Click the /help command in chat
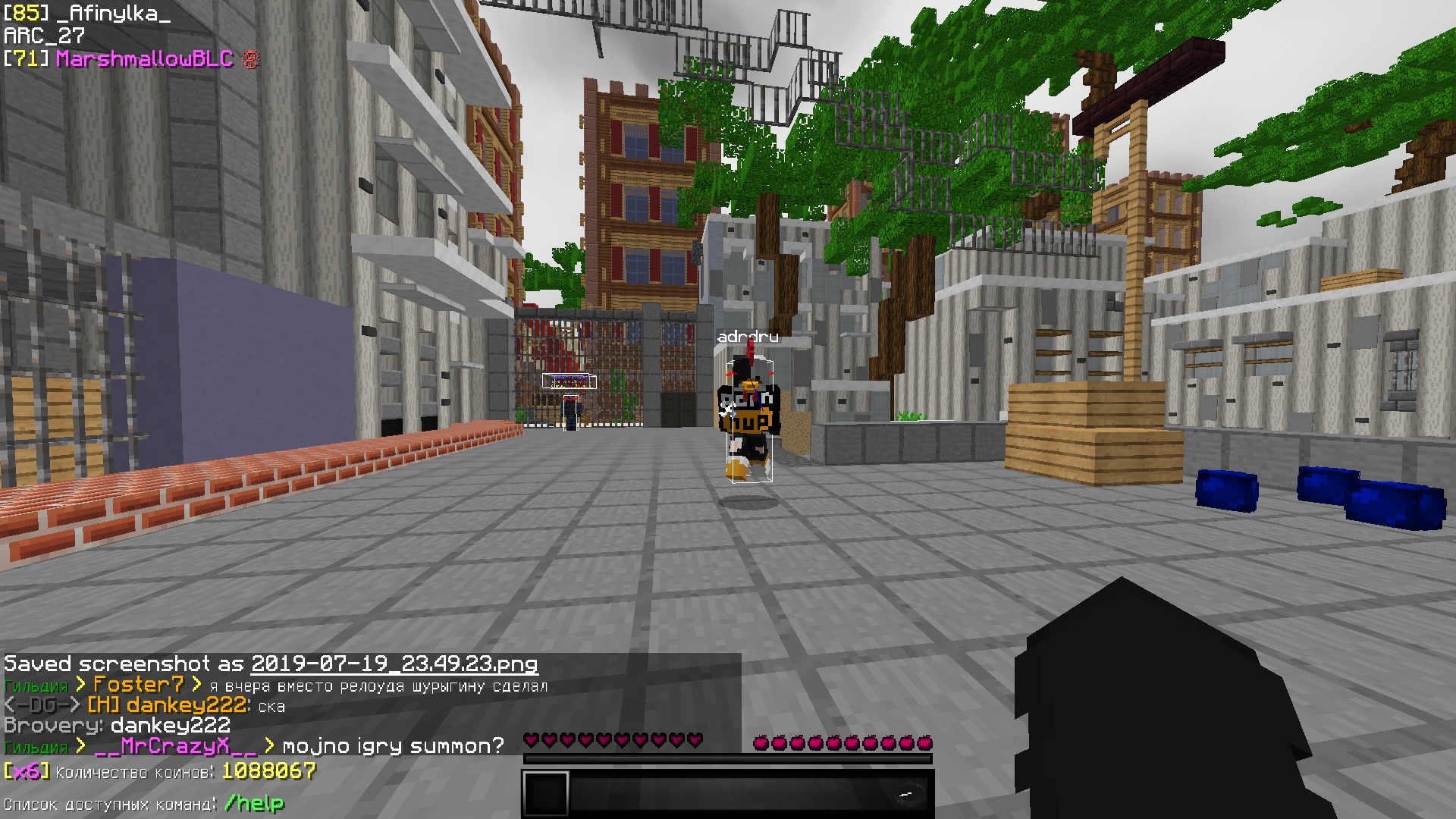Image resolution: width=1456 pixels, height=819 pixels. (254, 803)
